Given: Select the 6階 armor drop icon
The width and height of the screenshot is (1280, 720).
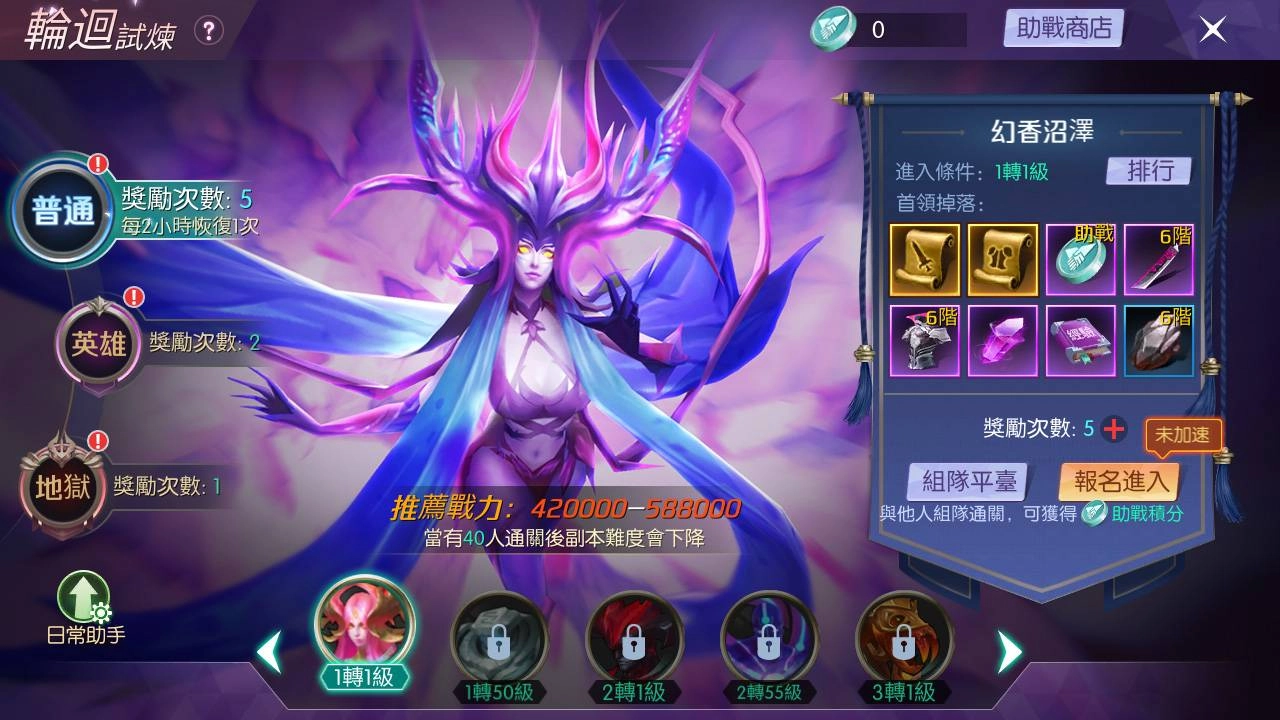Looking at the screenshot, I should click(925, 340).
